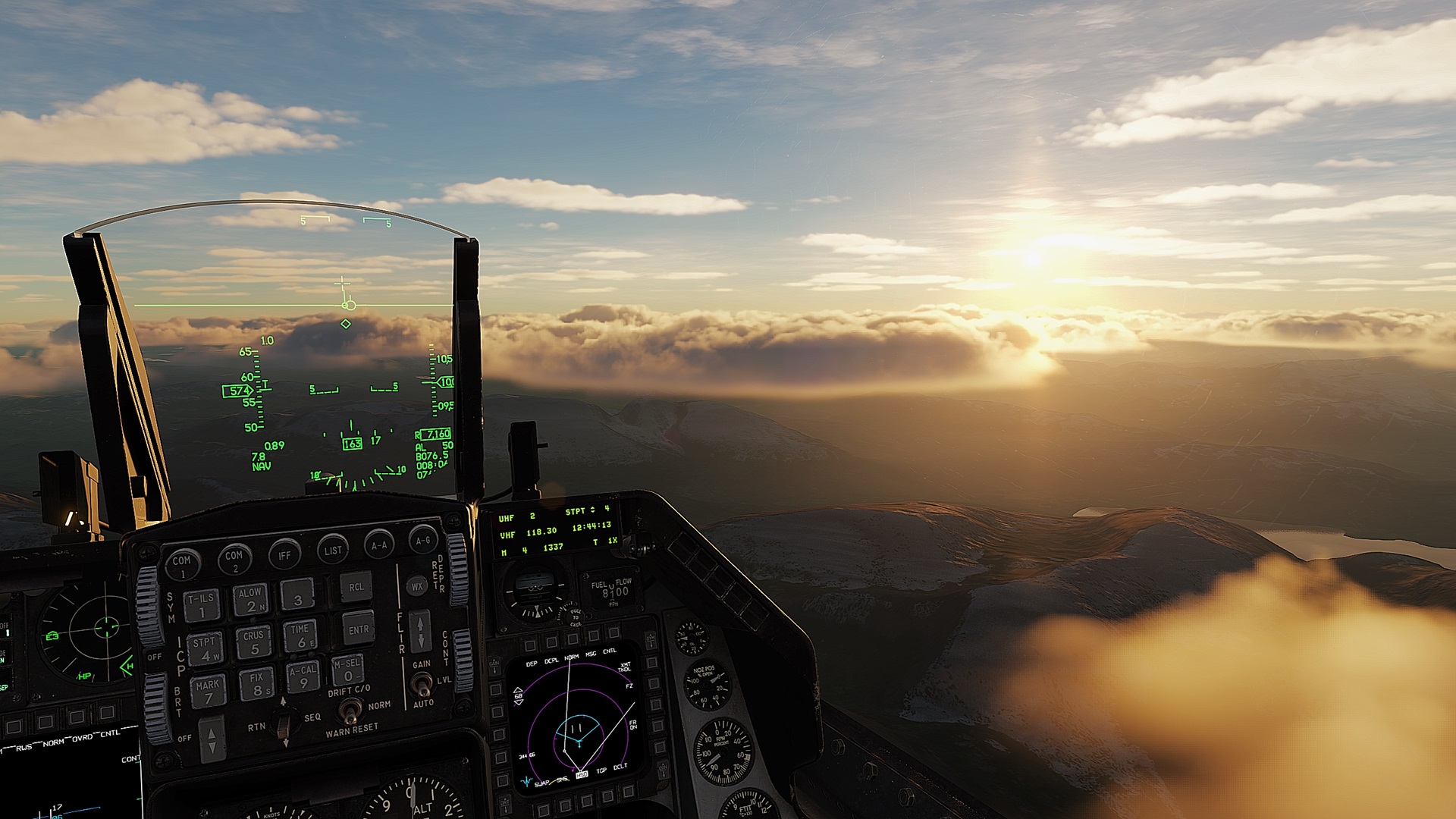The height and width of the screenshot is (819, 1456).
Task: Activate the A-A master mode button
Action: 379,544
